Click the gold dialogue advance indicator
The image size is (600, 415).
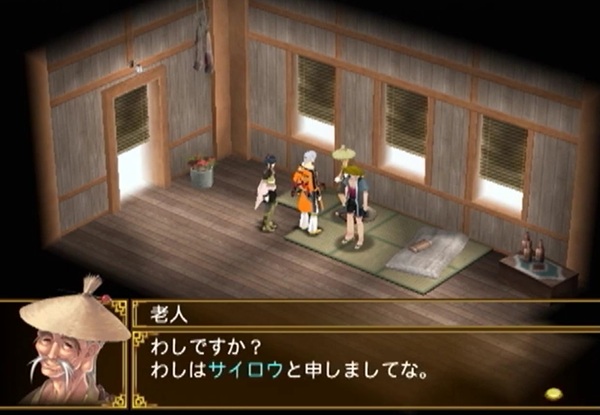tap(552, 393)
